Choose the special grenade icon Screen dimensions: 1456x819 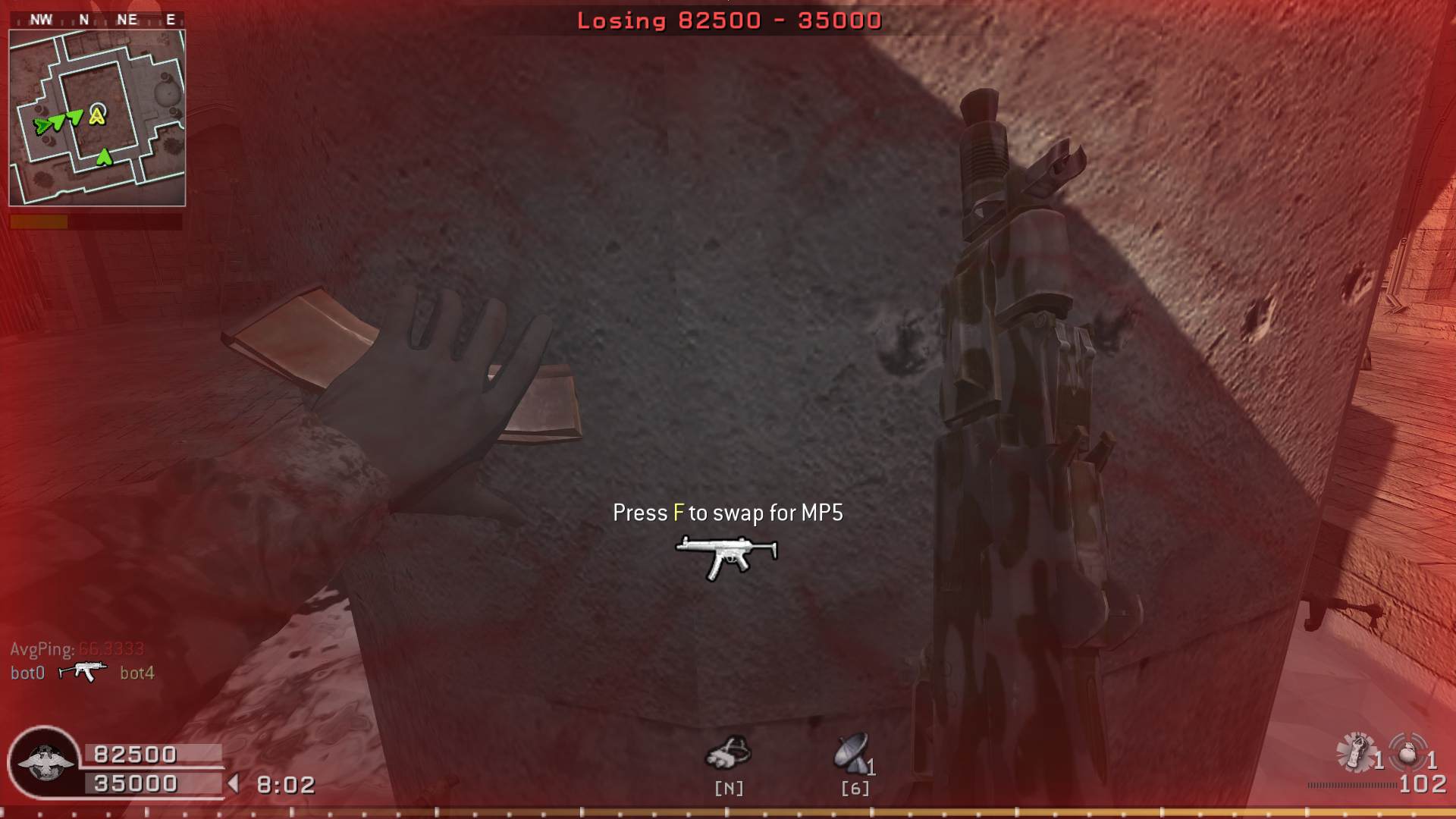click(1355, 752)
